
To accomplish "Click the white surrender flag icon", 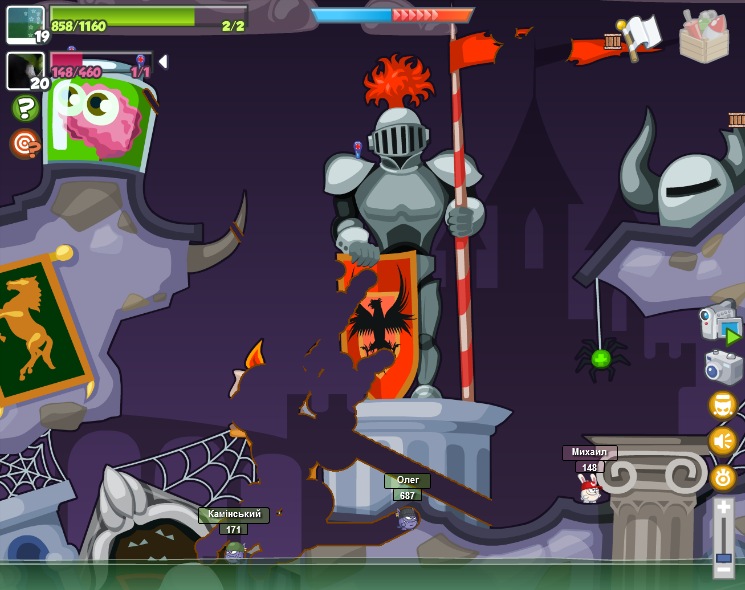I will pyautogui.click(x=641, y=35).
